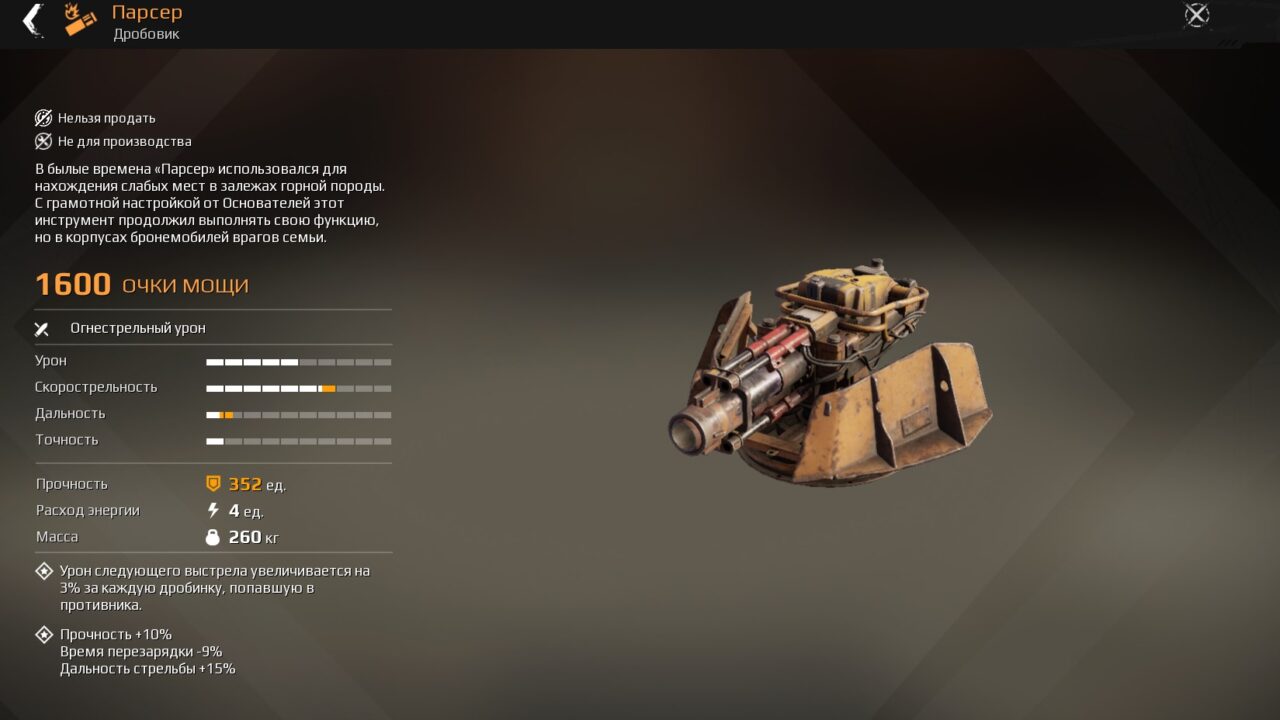
Task: Close the Парсер details screen
Action: click(1196, 15)
